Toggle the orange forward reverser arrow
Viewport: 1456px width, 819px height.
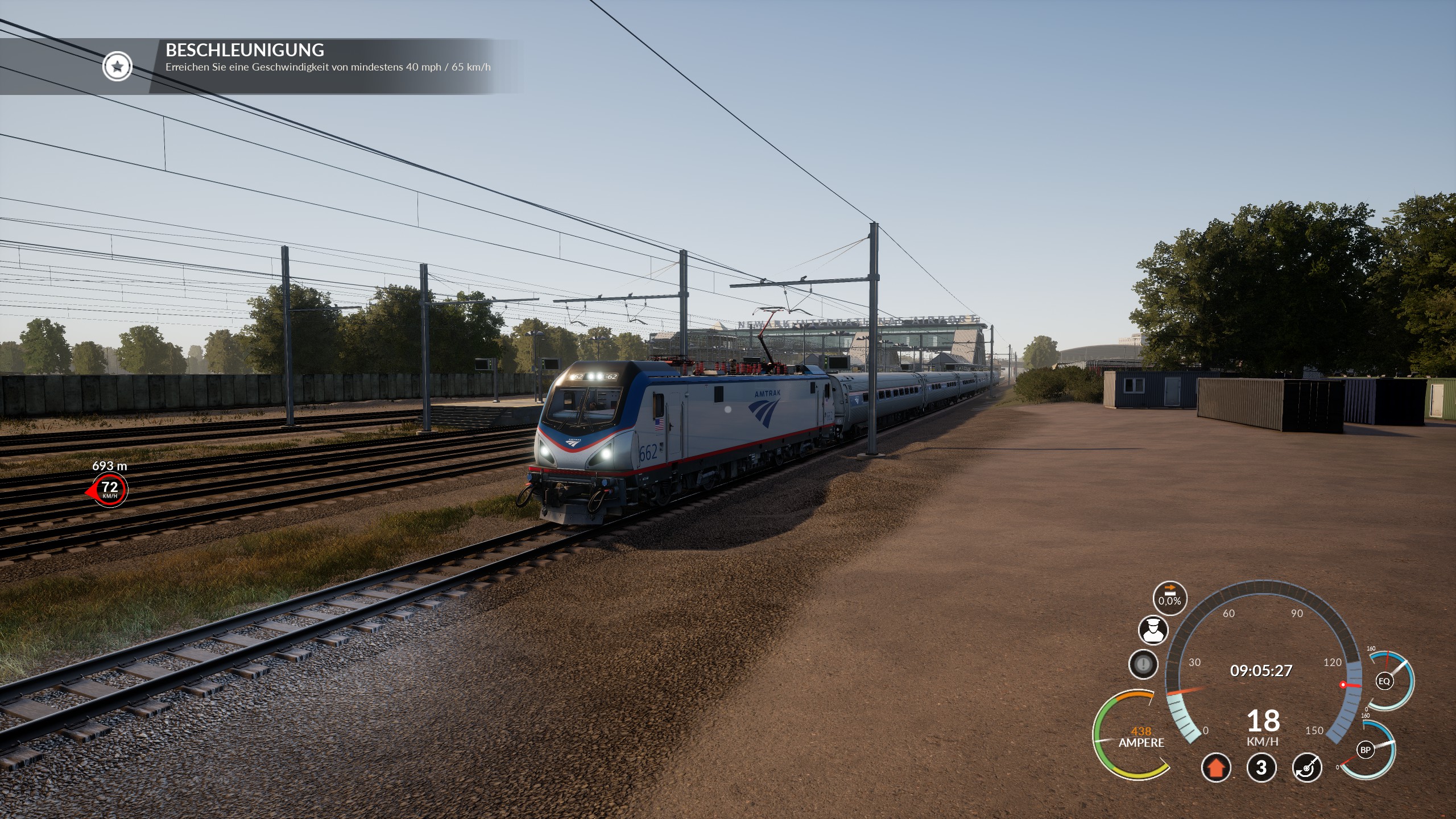click(x=1216, y=768)
